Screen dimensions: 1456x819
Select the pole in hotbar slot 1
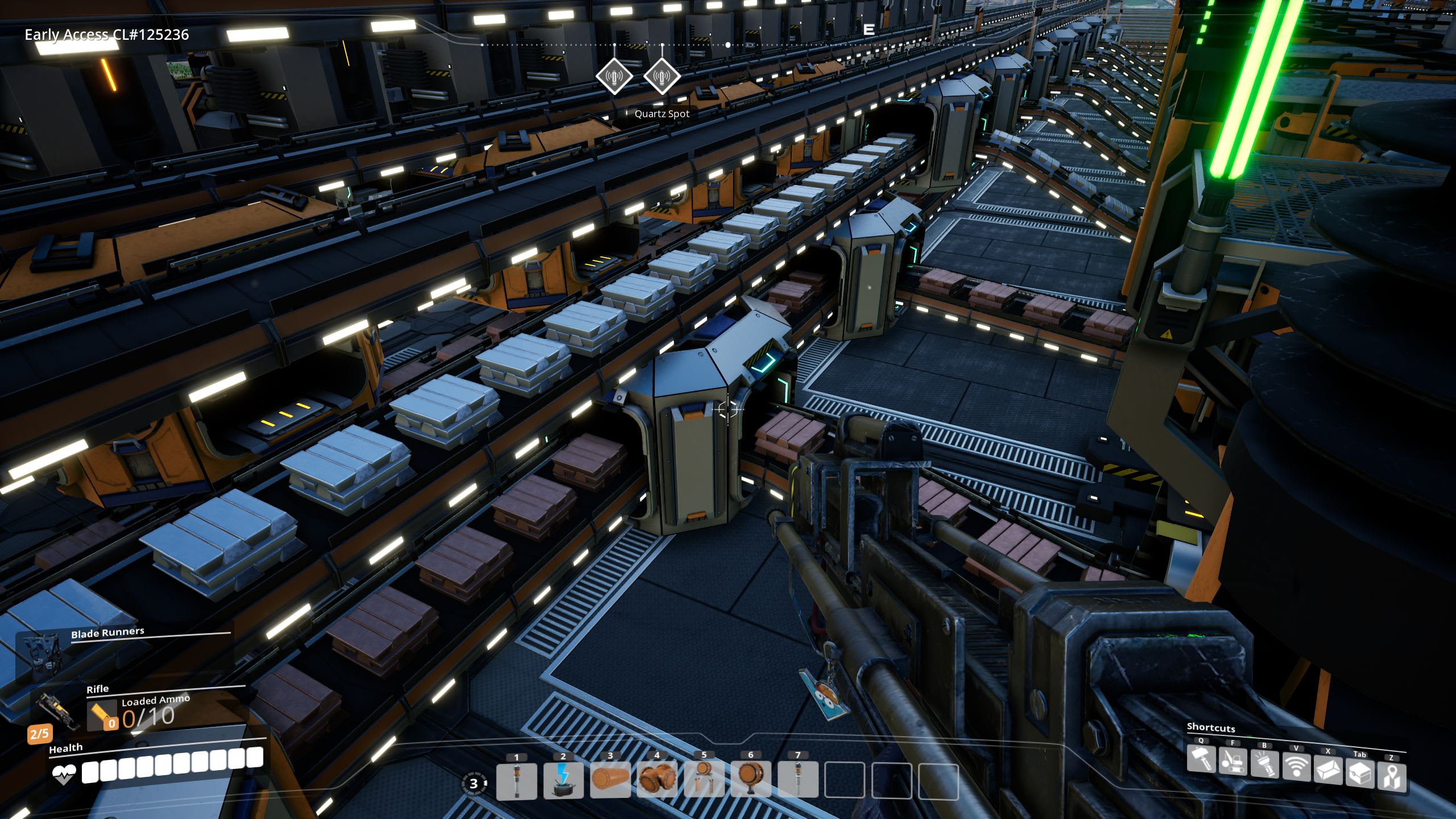pyautogui.click(x=516, y=780)
